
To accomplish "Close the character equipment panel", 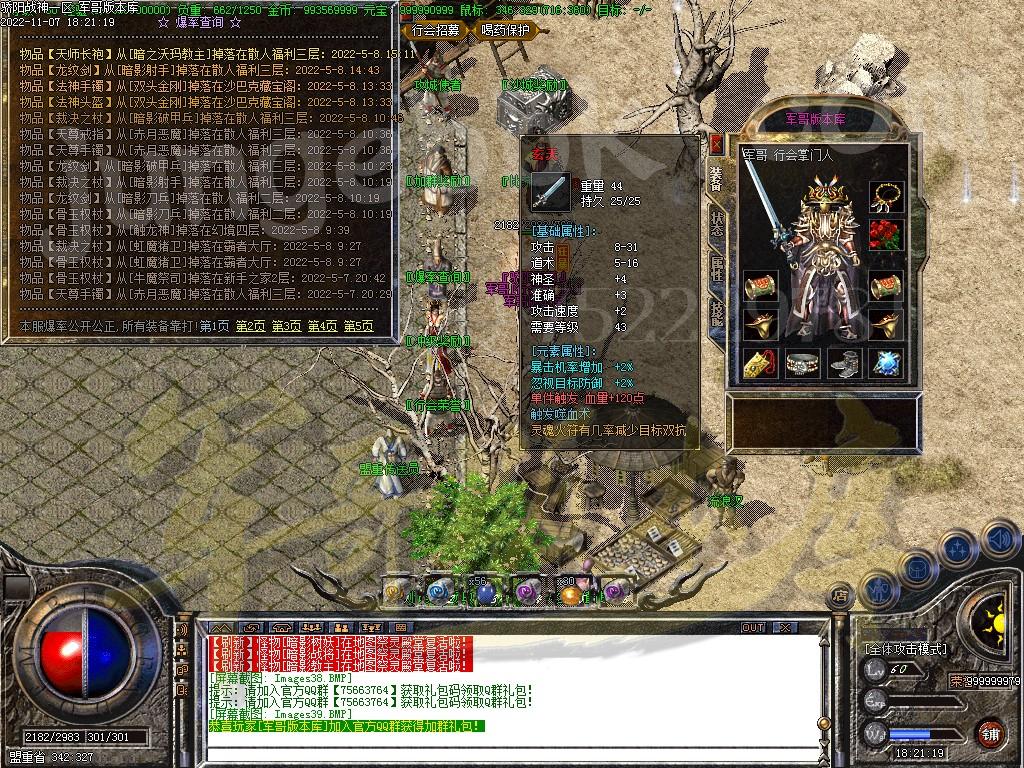I will [715, 143].
